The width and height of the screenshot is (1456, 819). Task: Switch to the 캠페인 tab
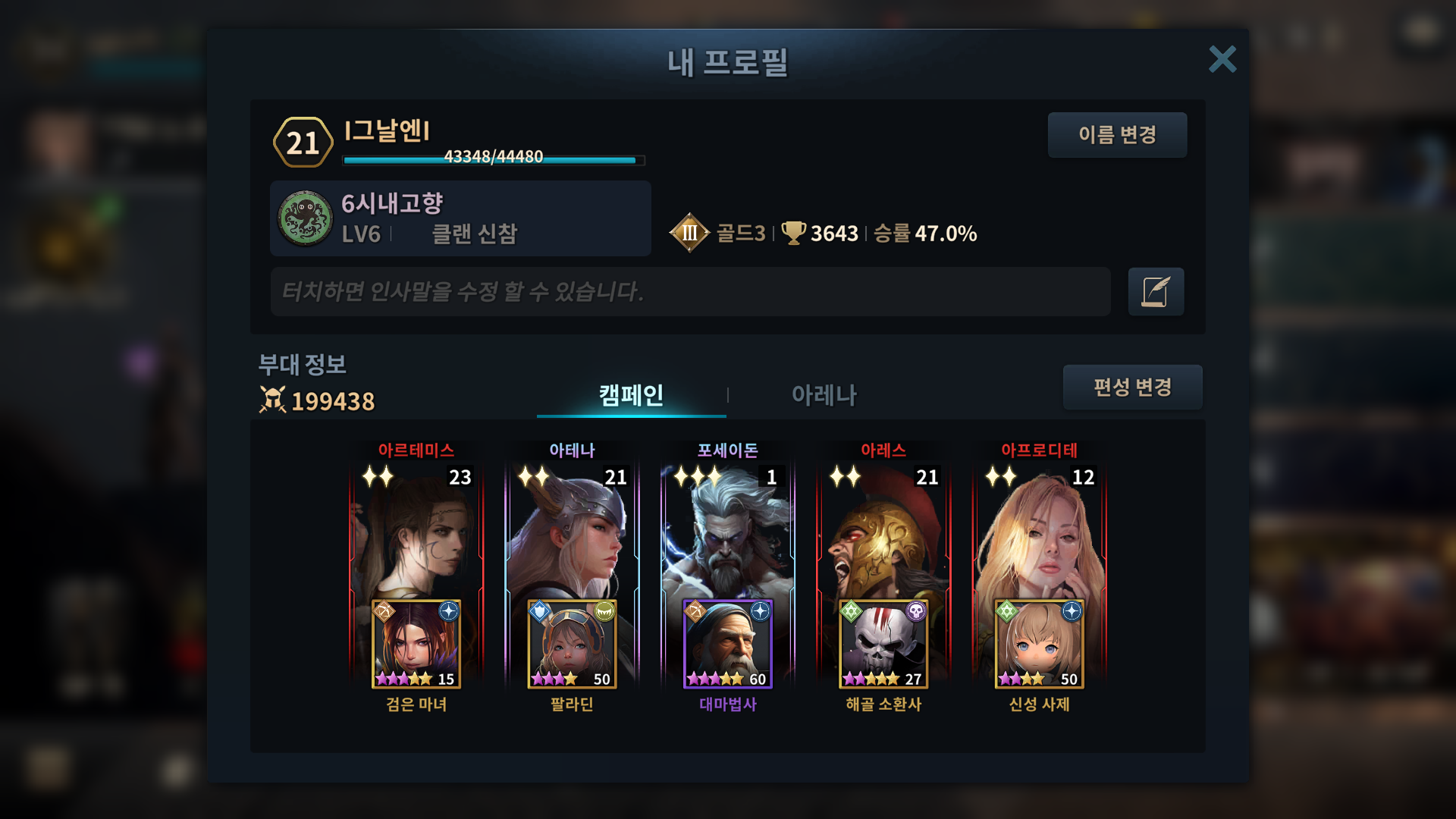tap(631, 394)
